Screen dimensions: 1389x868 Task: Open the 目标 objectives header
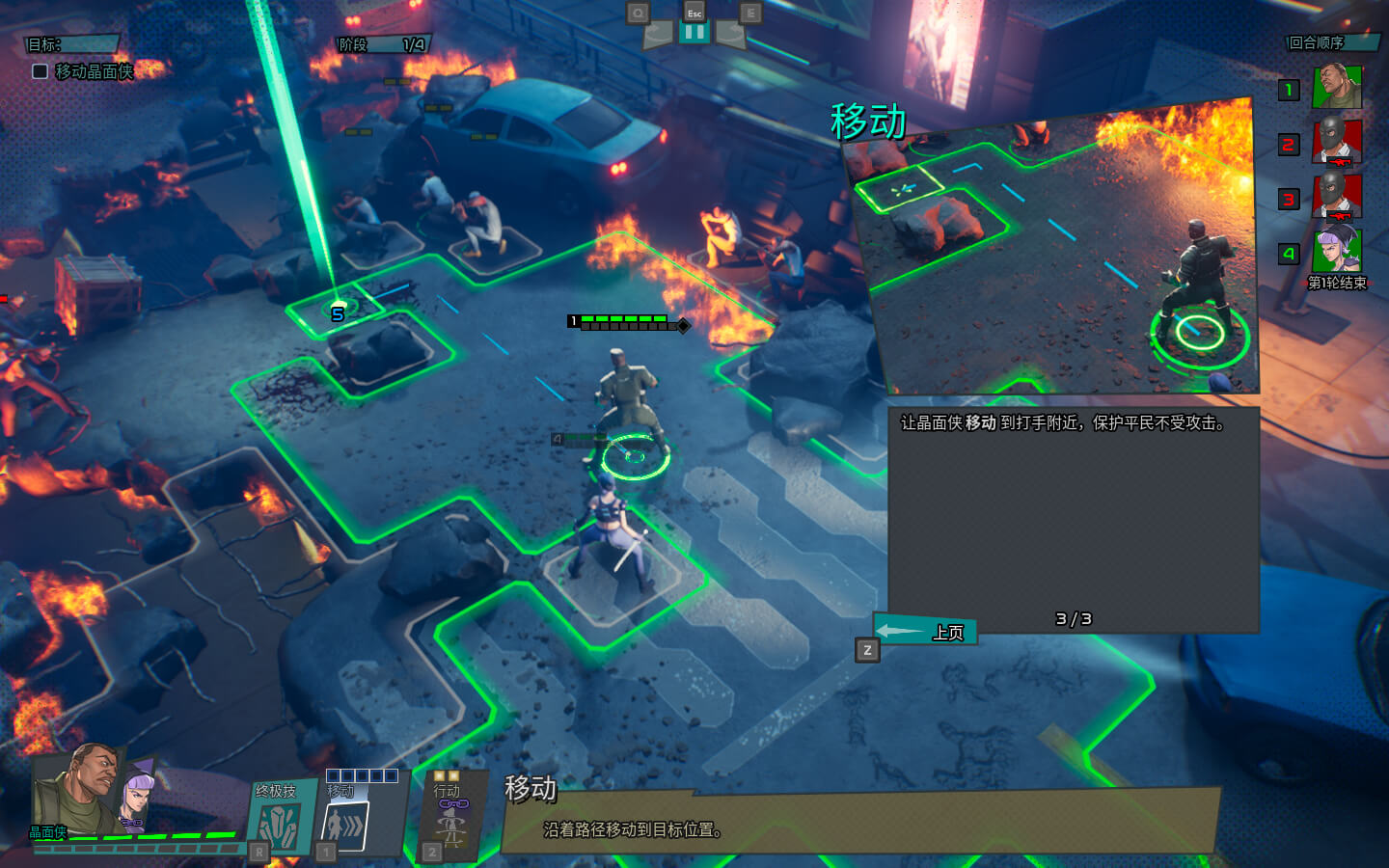(x=71, y=44)
